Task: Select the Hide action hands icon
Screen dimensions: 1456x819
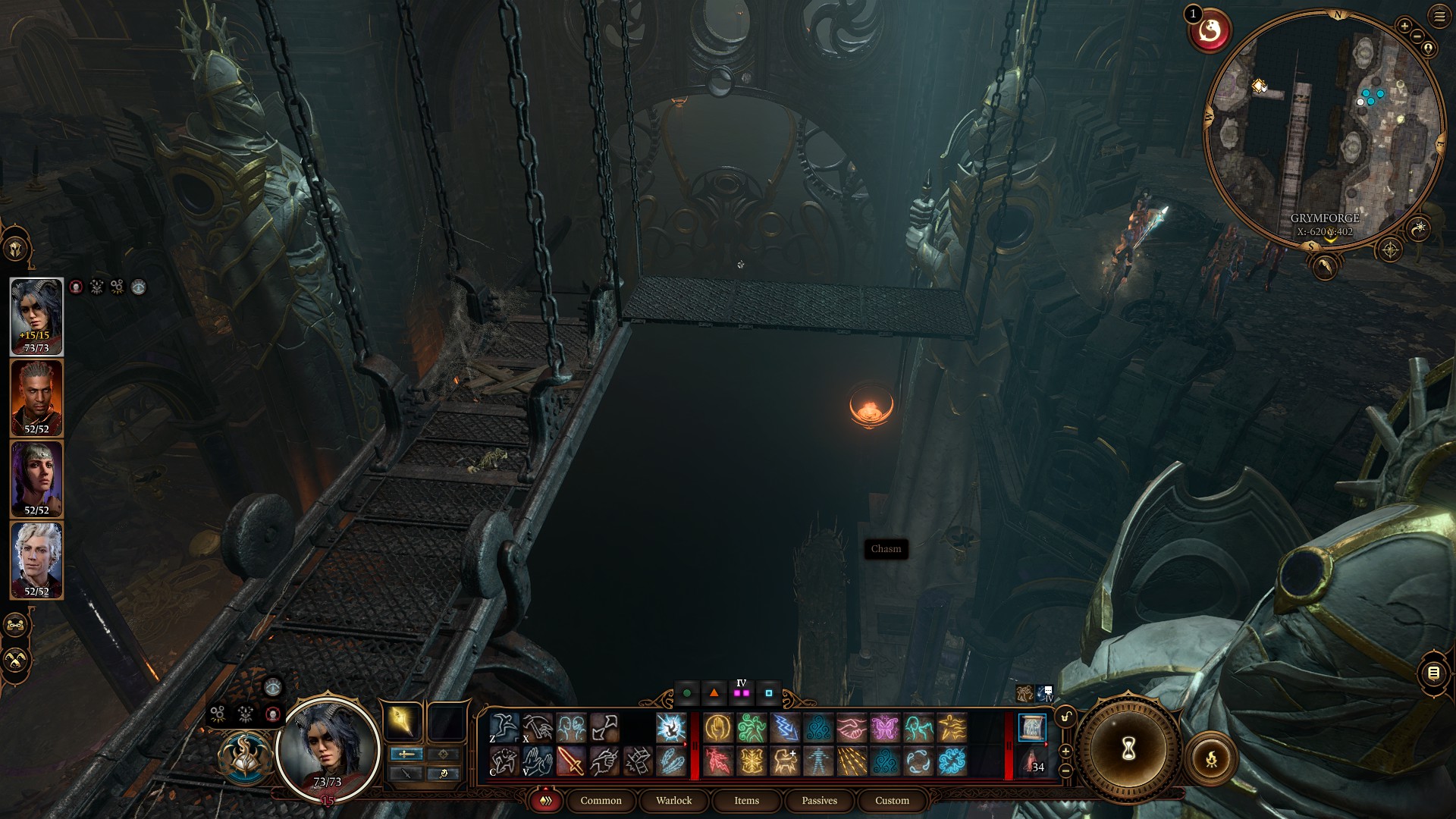Action: pyautogui.click(x=538, y=763)
